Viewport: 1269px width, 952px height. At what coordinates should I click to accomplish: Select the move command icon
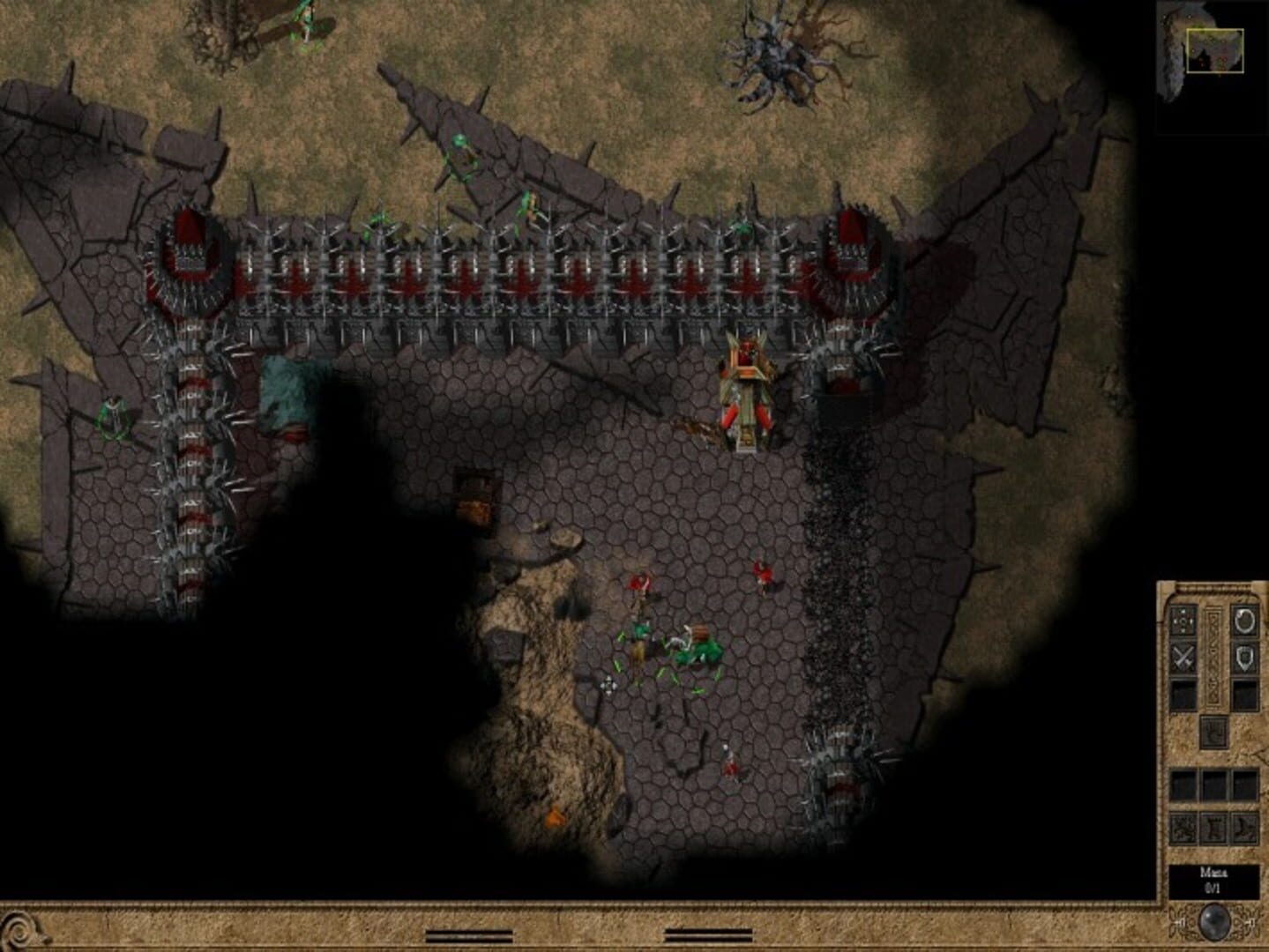tap(1183, 621)
